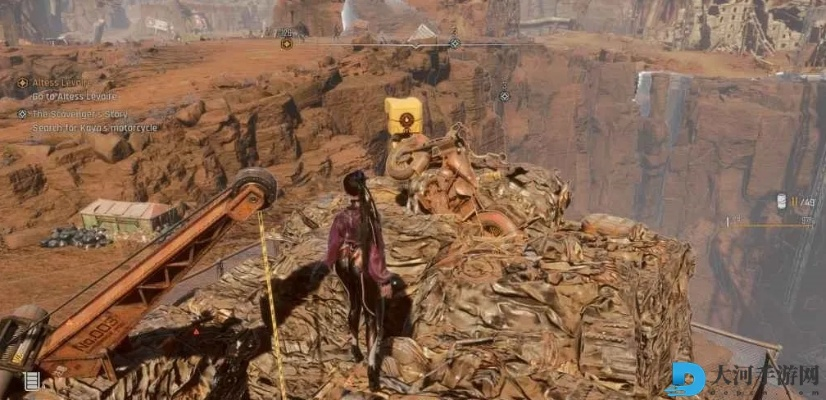Select the diamond marker on the compass bar
826x400 pixels.
click(x=454, y=43)
